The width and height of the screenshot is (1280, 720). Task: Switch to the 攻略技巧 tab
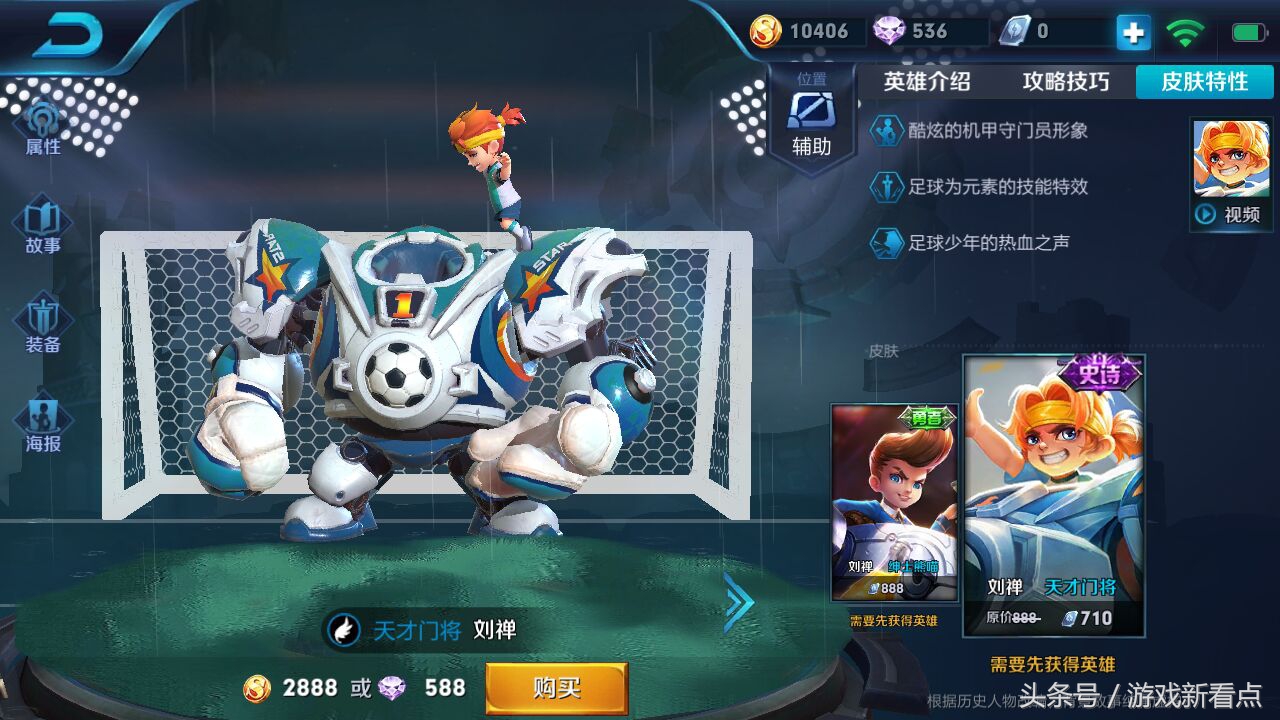[x=1065, y=82]
